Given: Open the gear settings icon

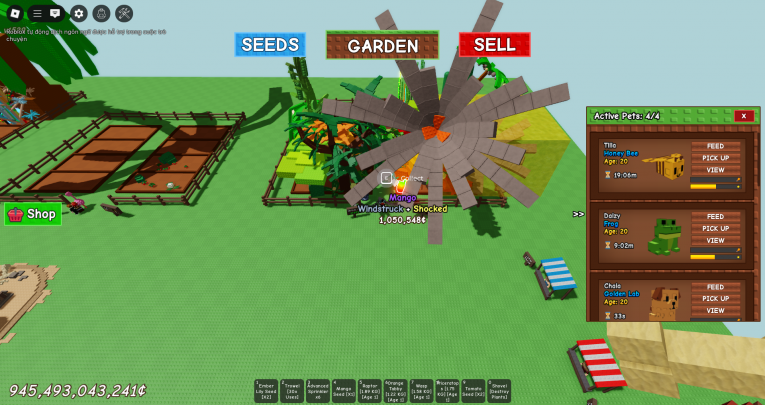Looking at the screenshot, I should [x=79, y=13].
